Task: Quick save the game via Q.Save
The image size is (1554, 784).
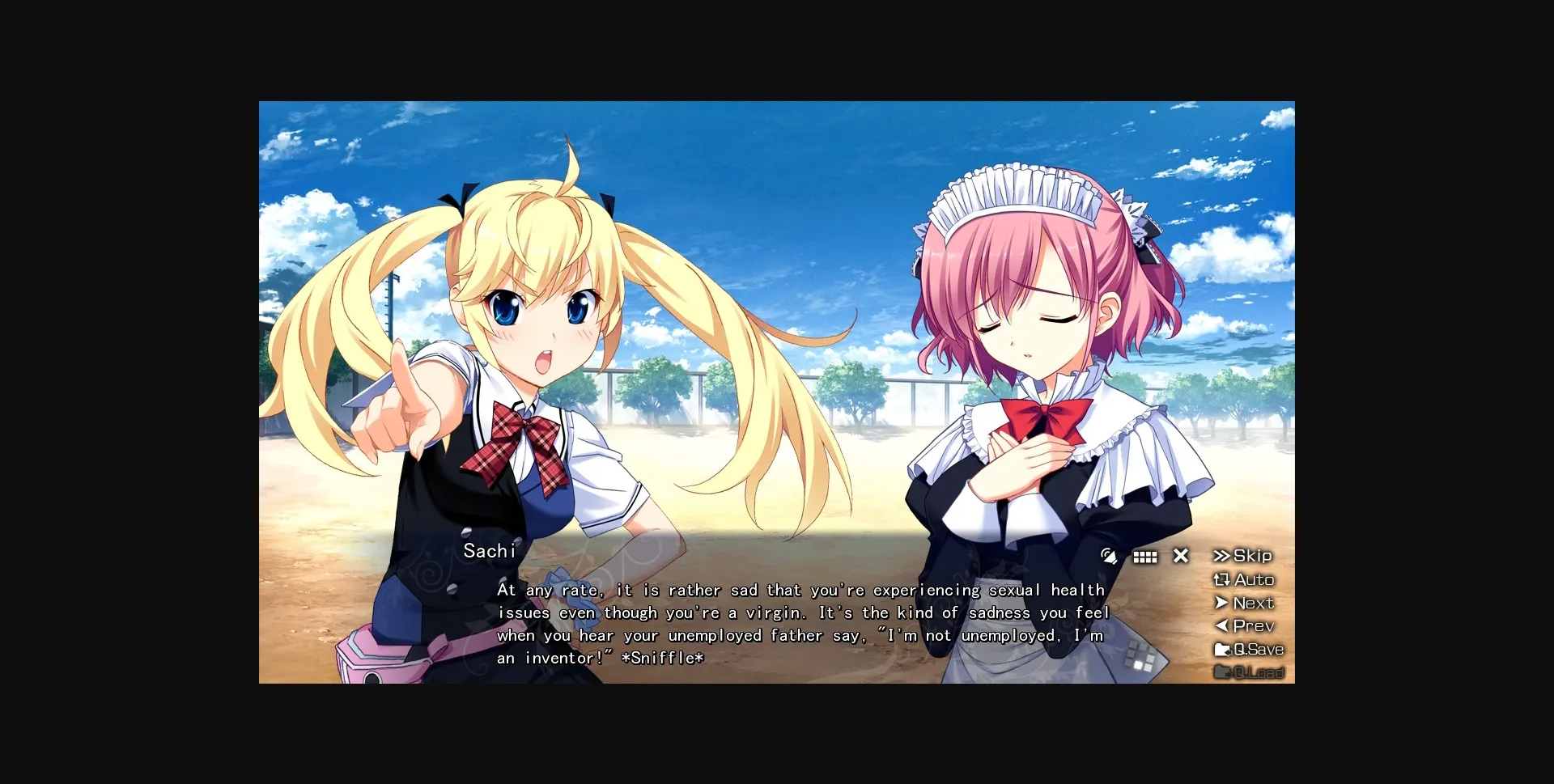Action: (1255, 649)
